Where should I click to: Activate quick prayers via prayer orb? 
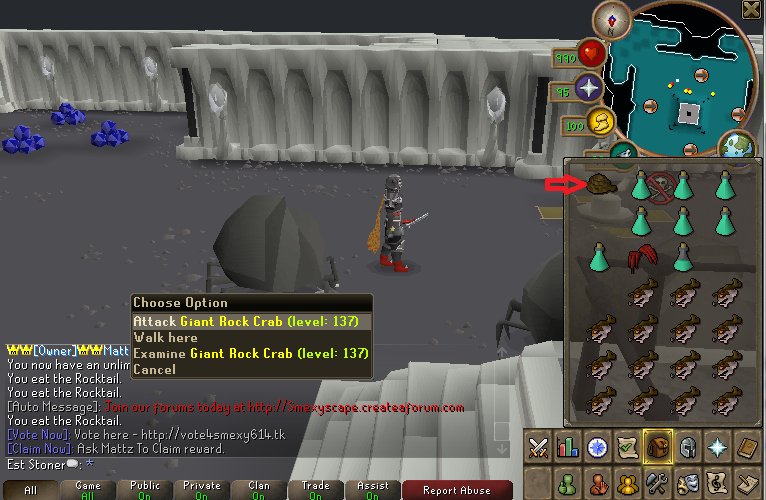click(x=588, y=89)
